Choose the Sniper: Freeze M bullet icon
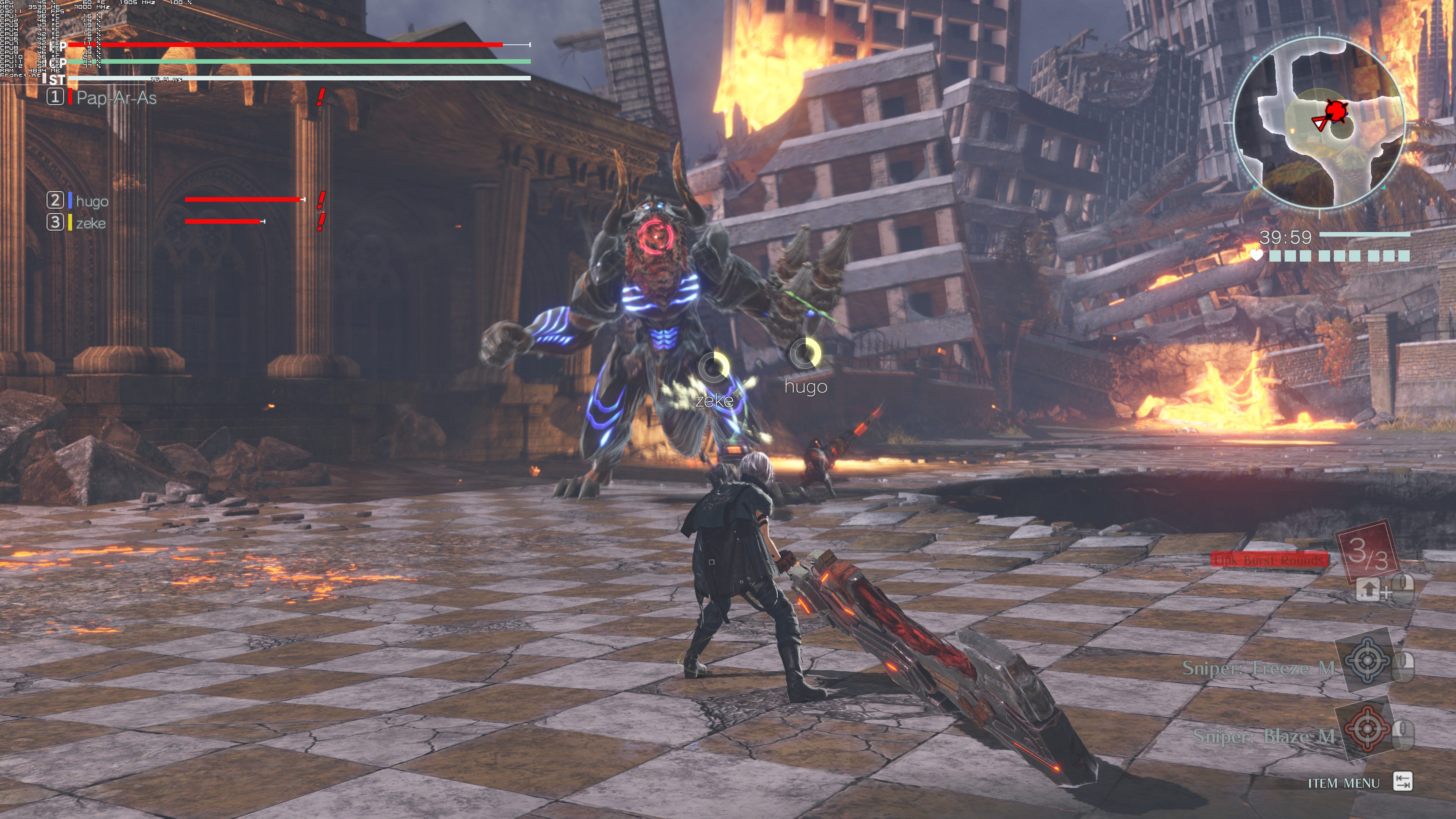This screenshot has width=1456, height=819. pyautogui.click(x=1367, y=660)
